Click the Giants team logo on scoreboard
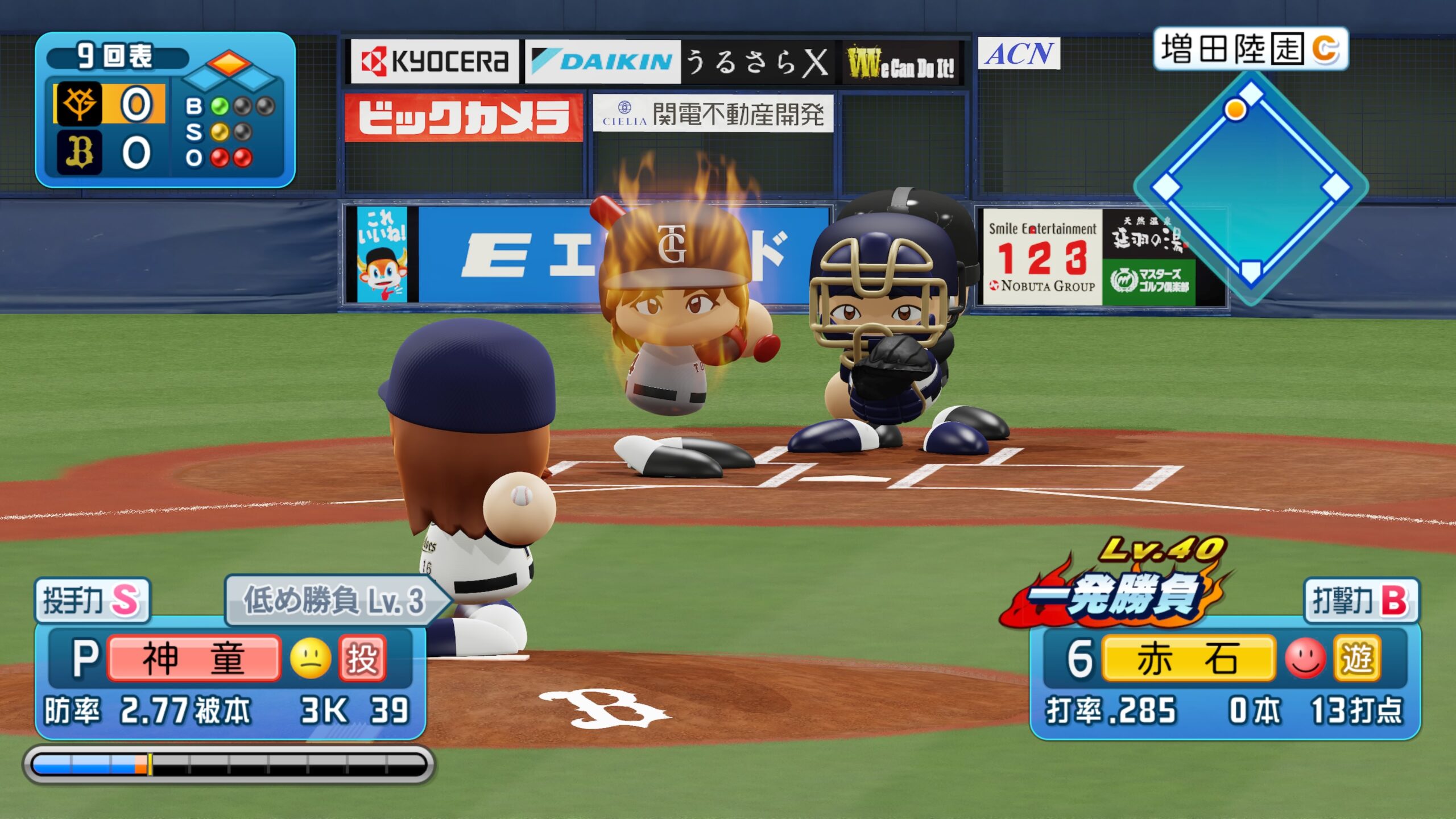The height and width of the screenshot is (819, 1456). click(79, 104)
